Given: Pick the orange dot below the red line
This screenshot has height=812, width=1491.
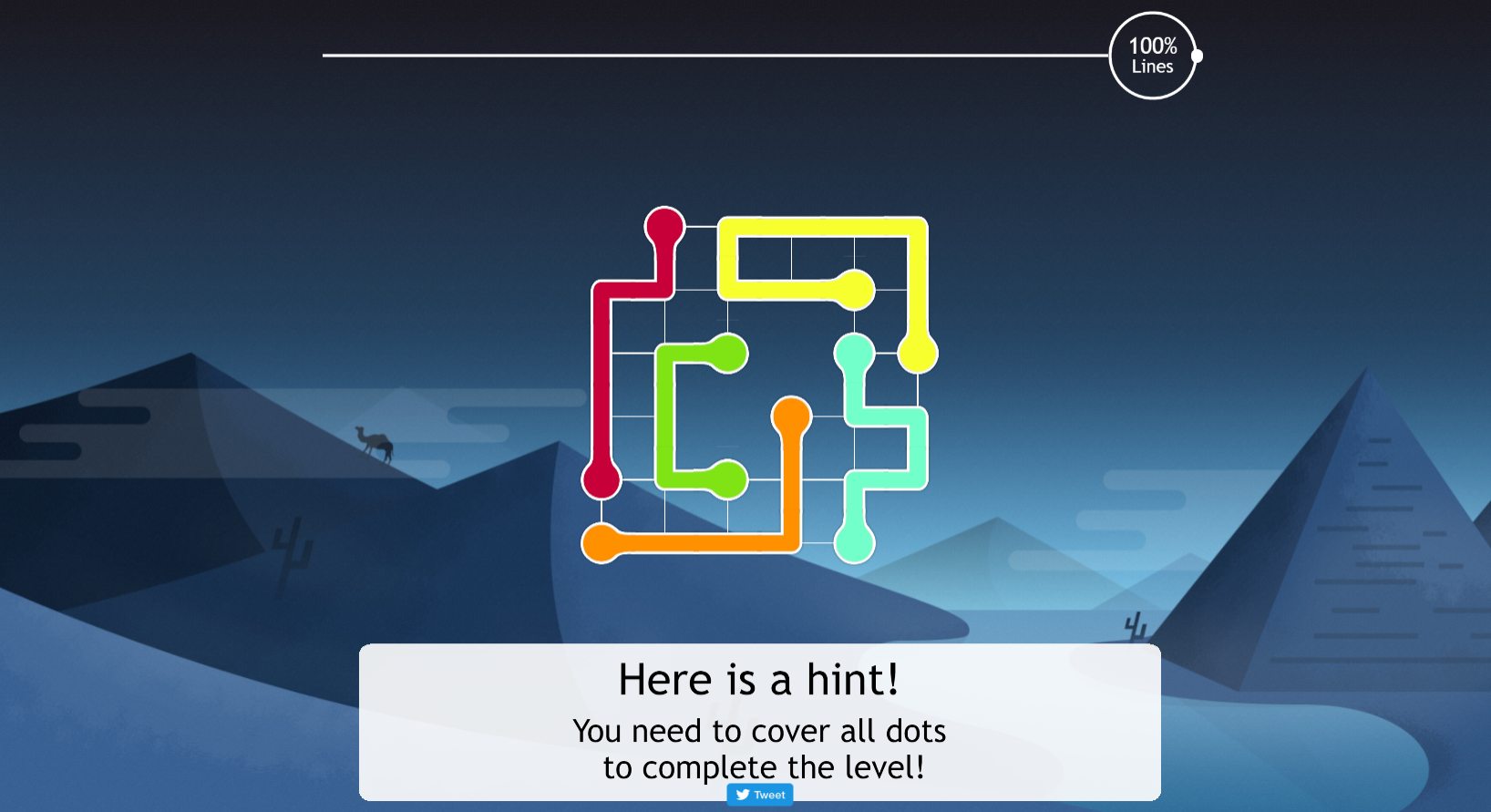Looking at the screenshot, I should [602, 543].
